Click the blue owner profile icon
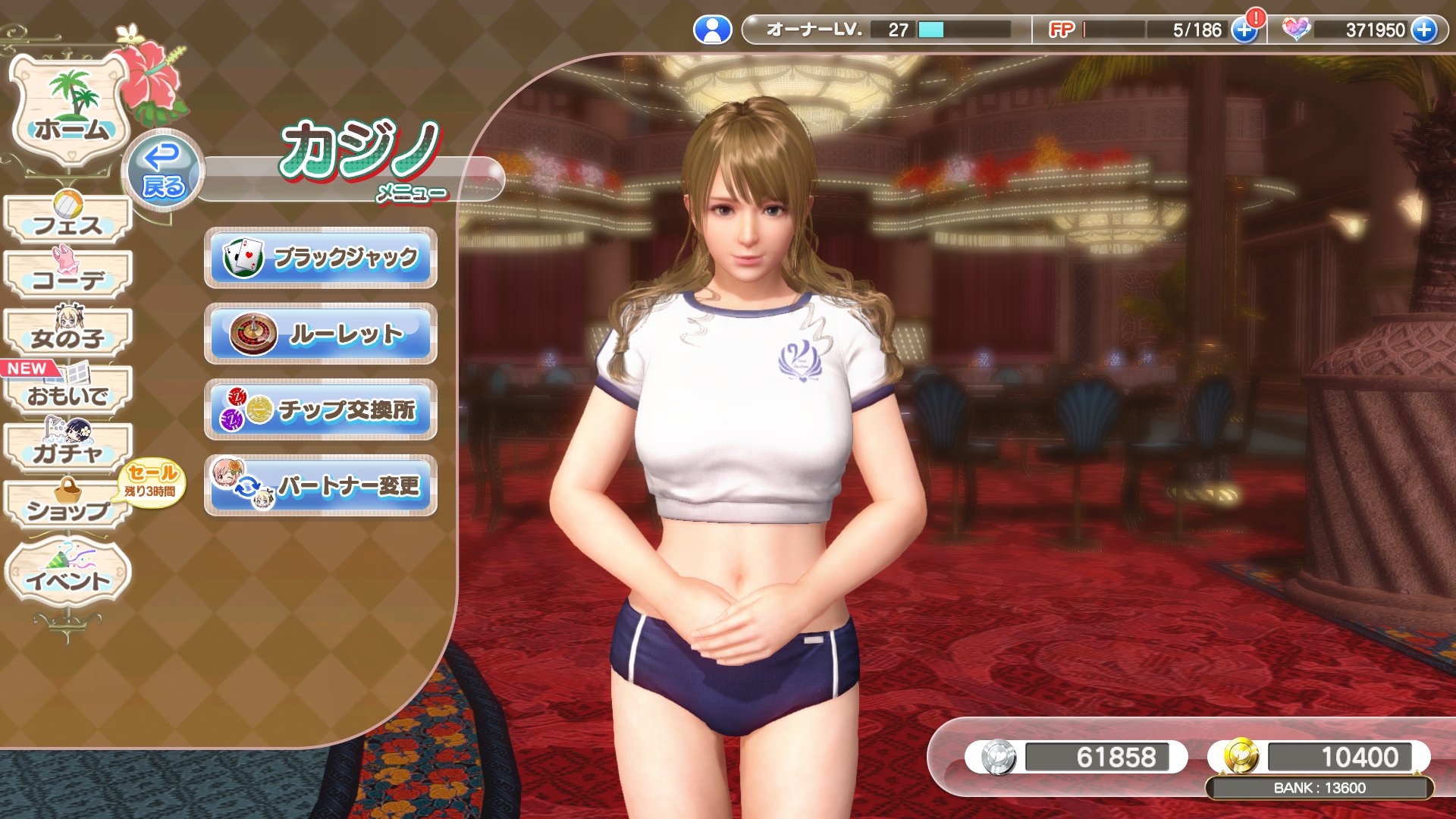 (x=712, y=30)
